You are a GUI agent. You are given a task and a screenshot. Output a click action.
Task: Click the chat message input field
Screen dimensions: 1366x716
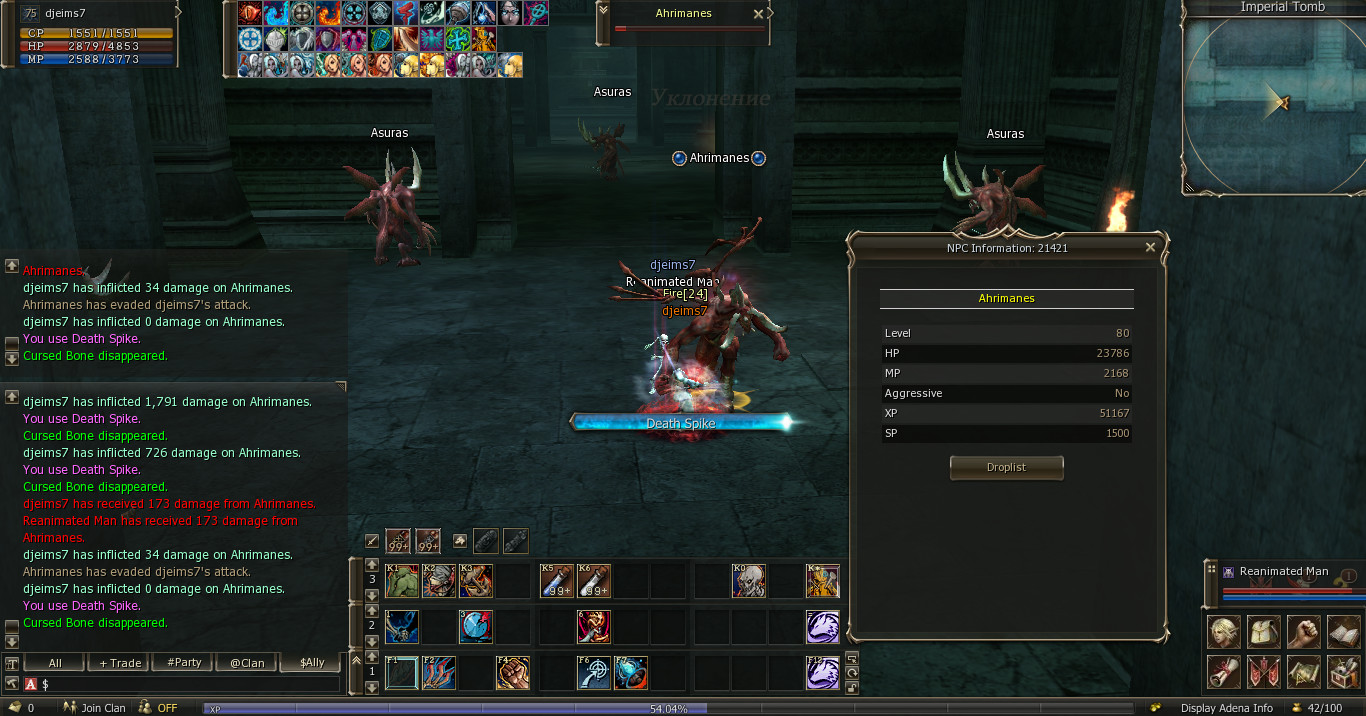[190, 684]
